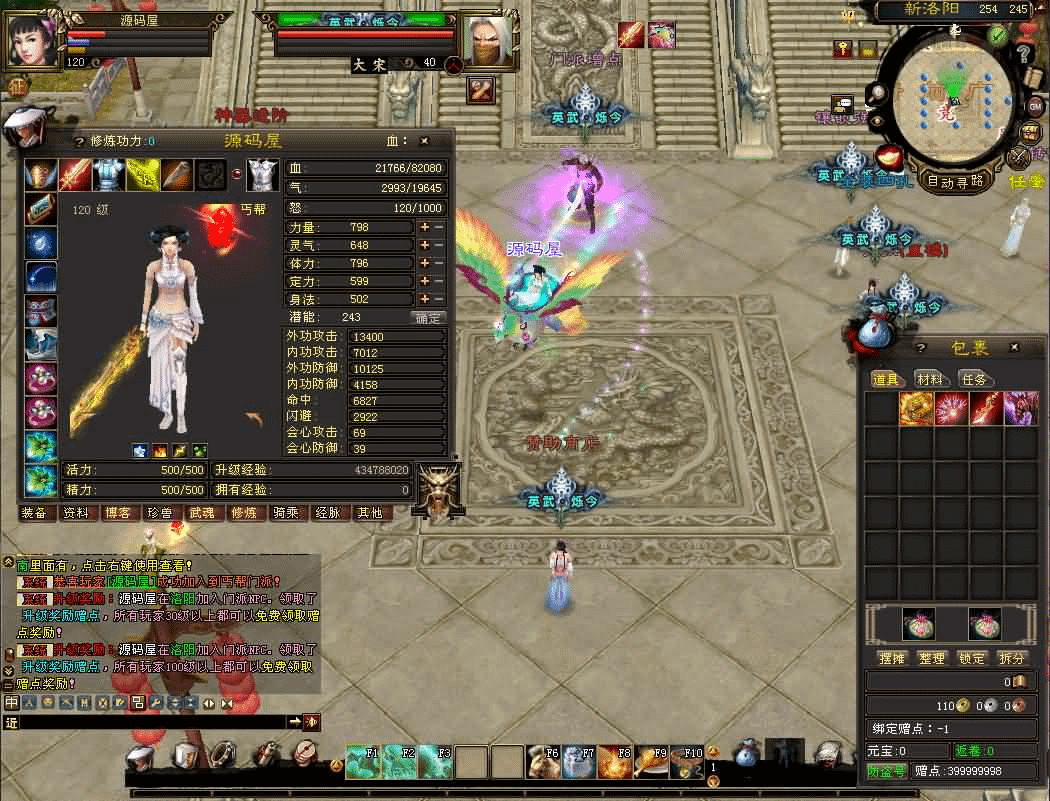
Task: Add a point to 力量
Action: point(424,227)
